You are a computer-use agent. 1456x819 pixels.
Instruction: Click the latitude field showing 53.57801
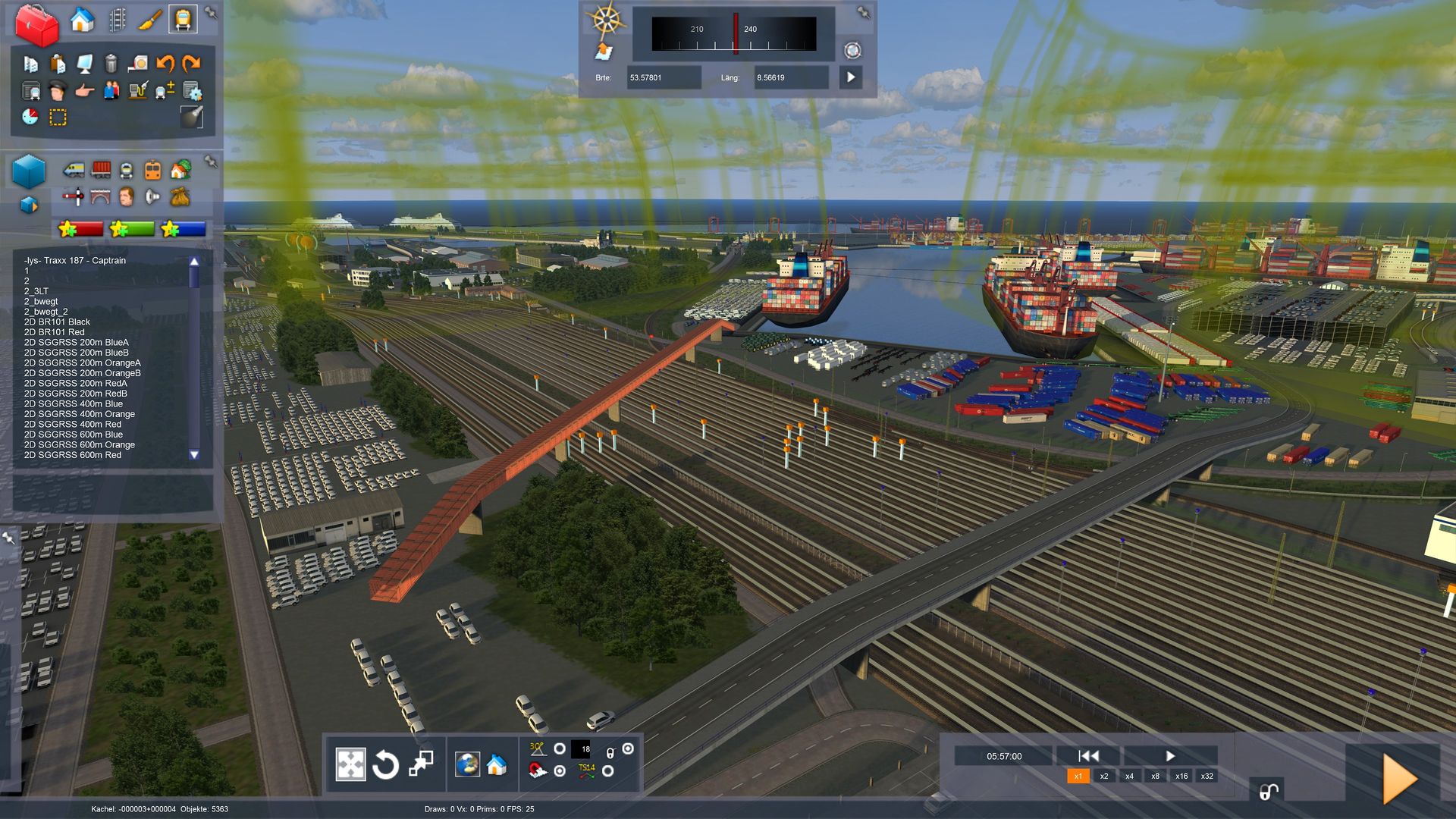[x=663, y=77]
